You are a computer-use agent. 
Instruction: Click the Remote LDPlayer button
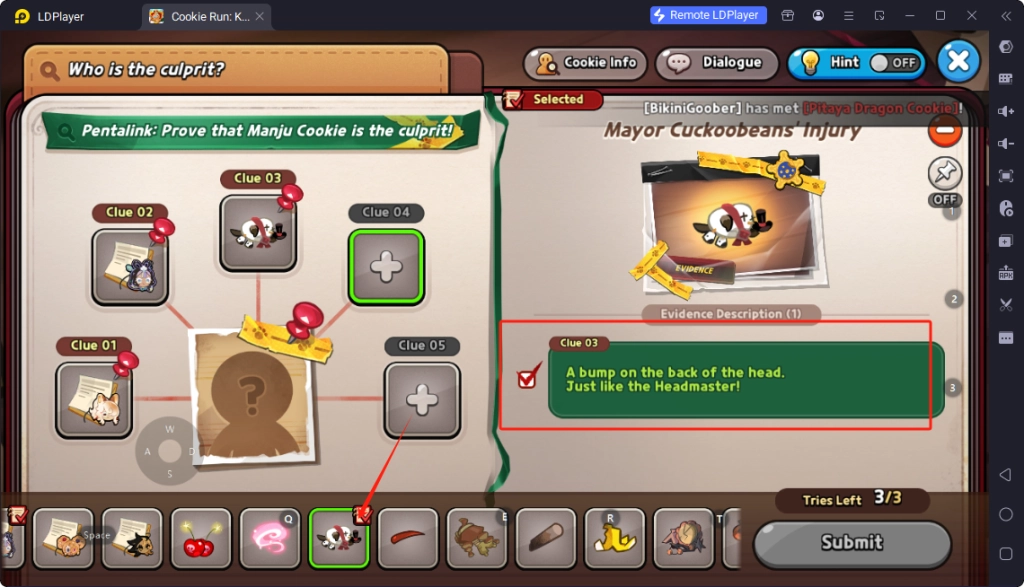(708, 15)
